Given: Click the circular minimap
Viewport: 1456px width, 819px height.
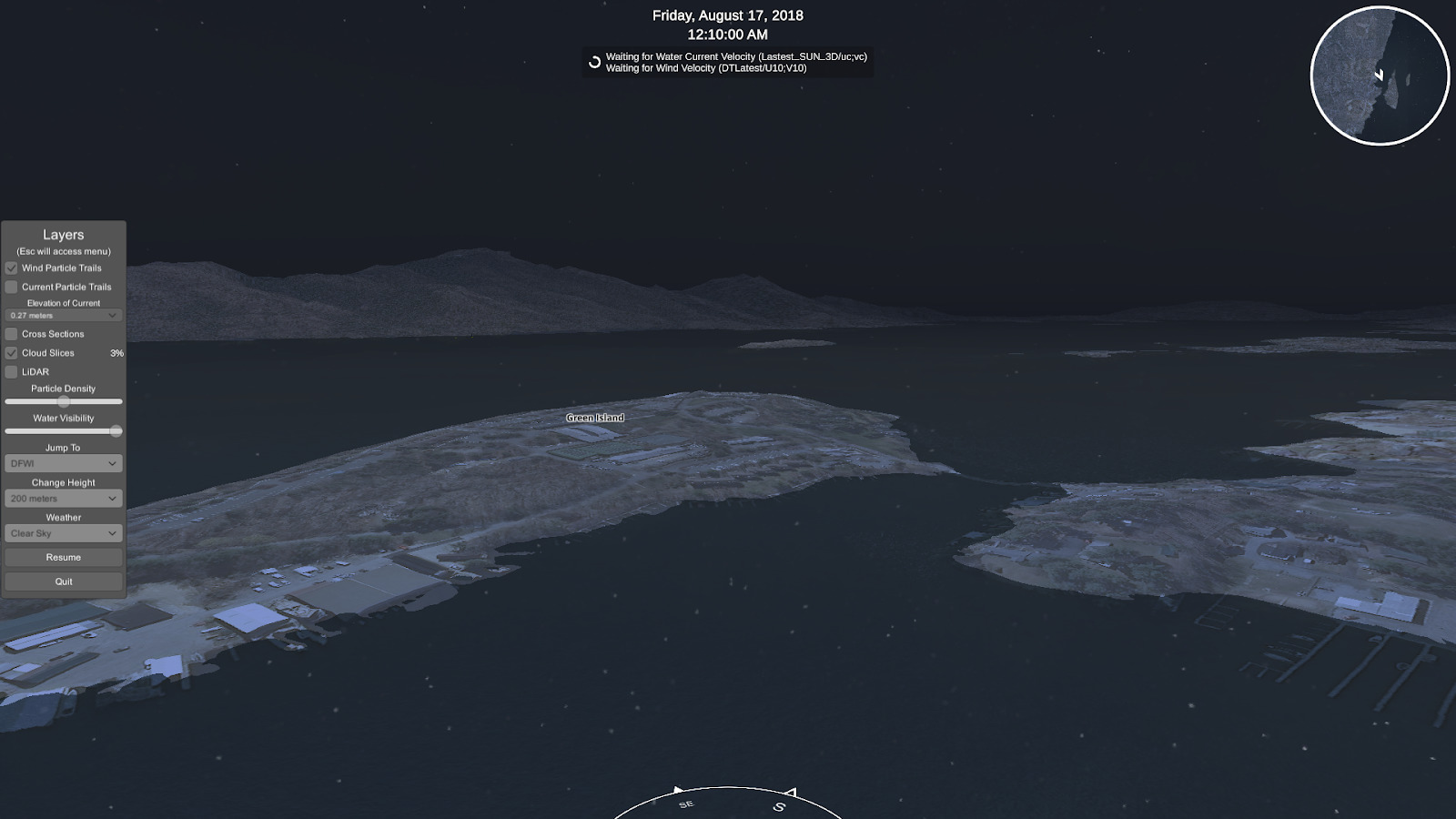Looking at the screenshot, I should (x=1380, y=76).
